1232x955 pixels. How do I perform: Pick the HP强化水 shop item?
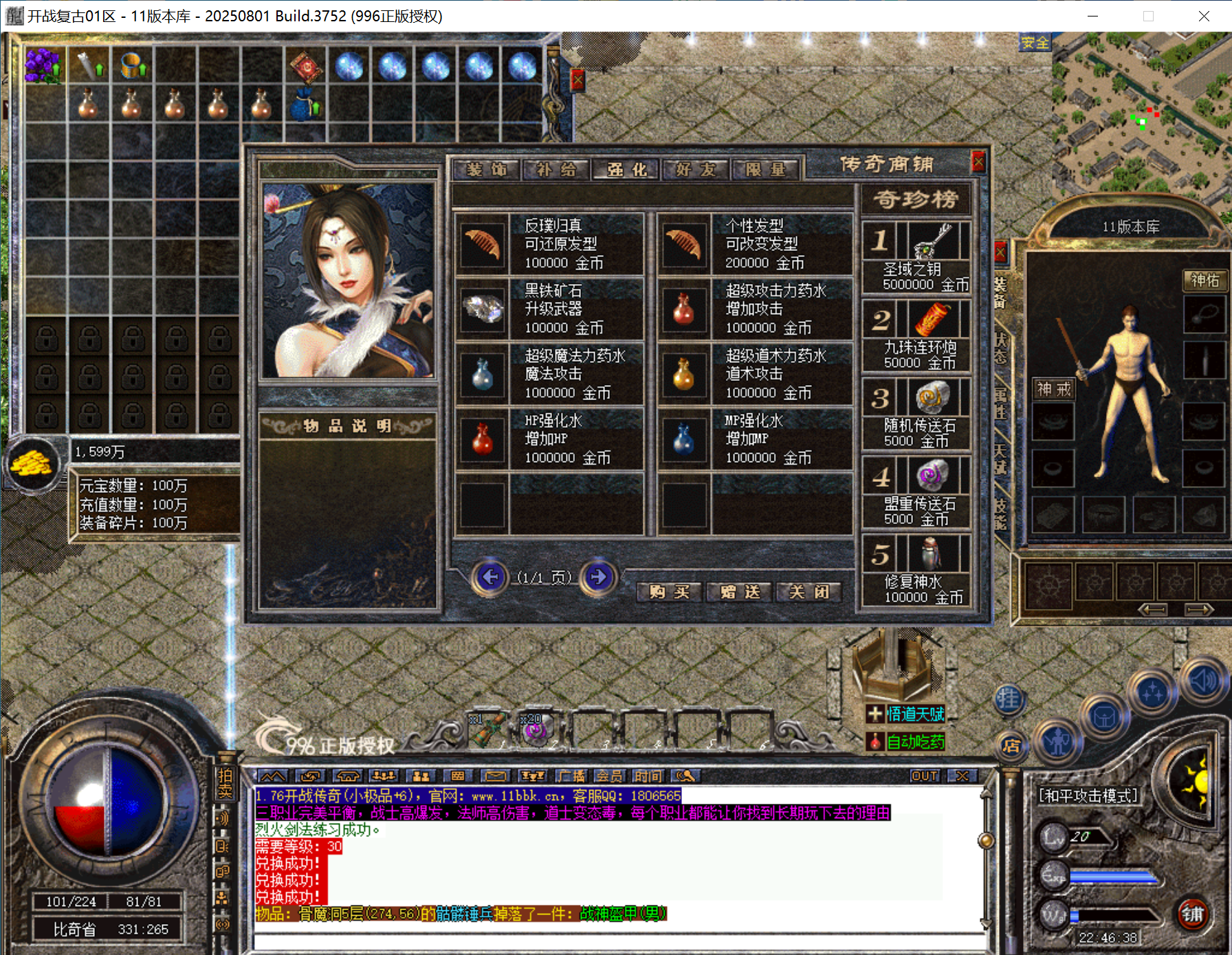(549, 439)
